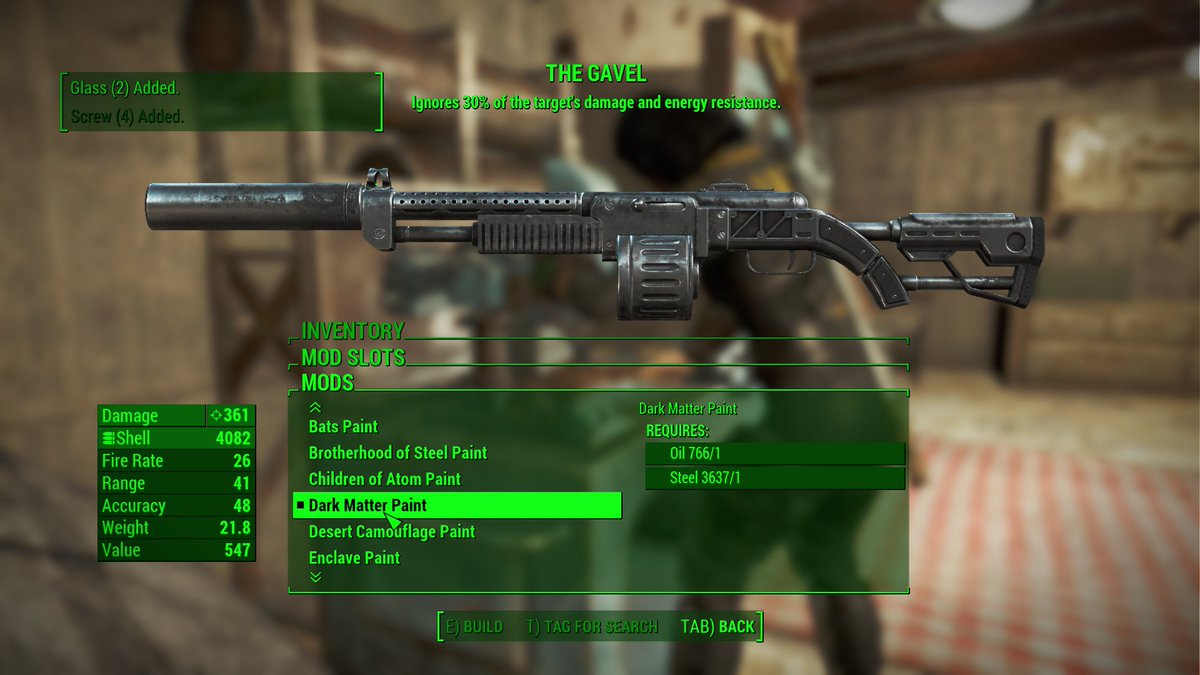Select Enclave Paint mod
Screen dimensions: 1200x675
(354, 558)
